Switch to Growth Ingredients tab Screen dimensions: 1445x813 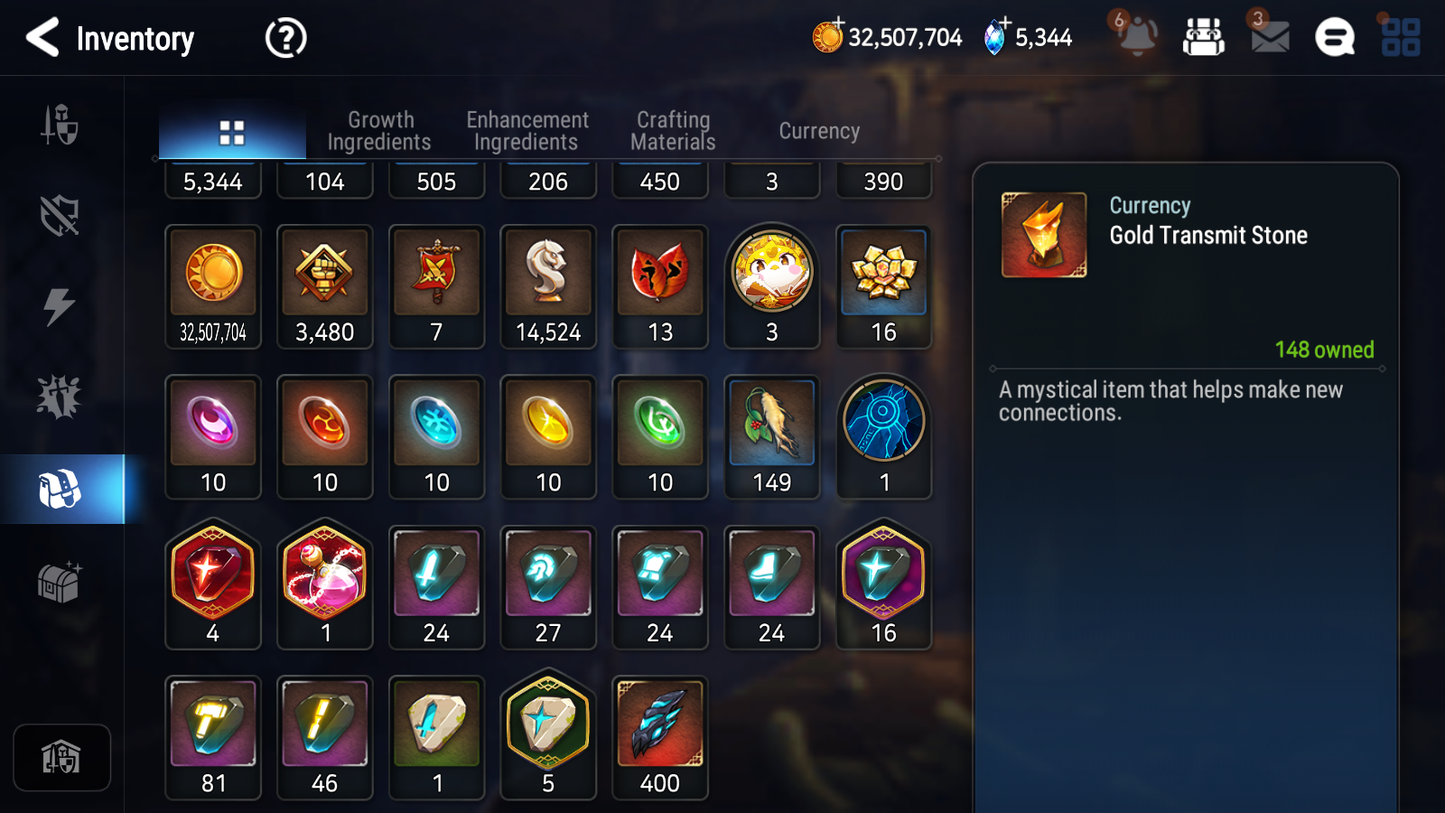[379, 131]
